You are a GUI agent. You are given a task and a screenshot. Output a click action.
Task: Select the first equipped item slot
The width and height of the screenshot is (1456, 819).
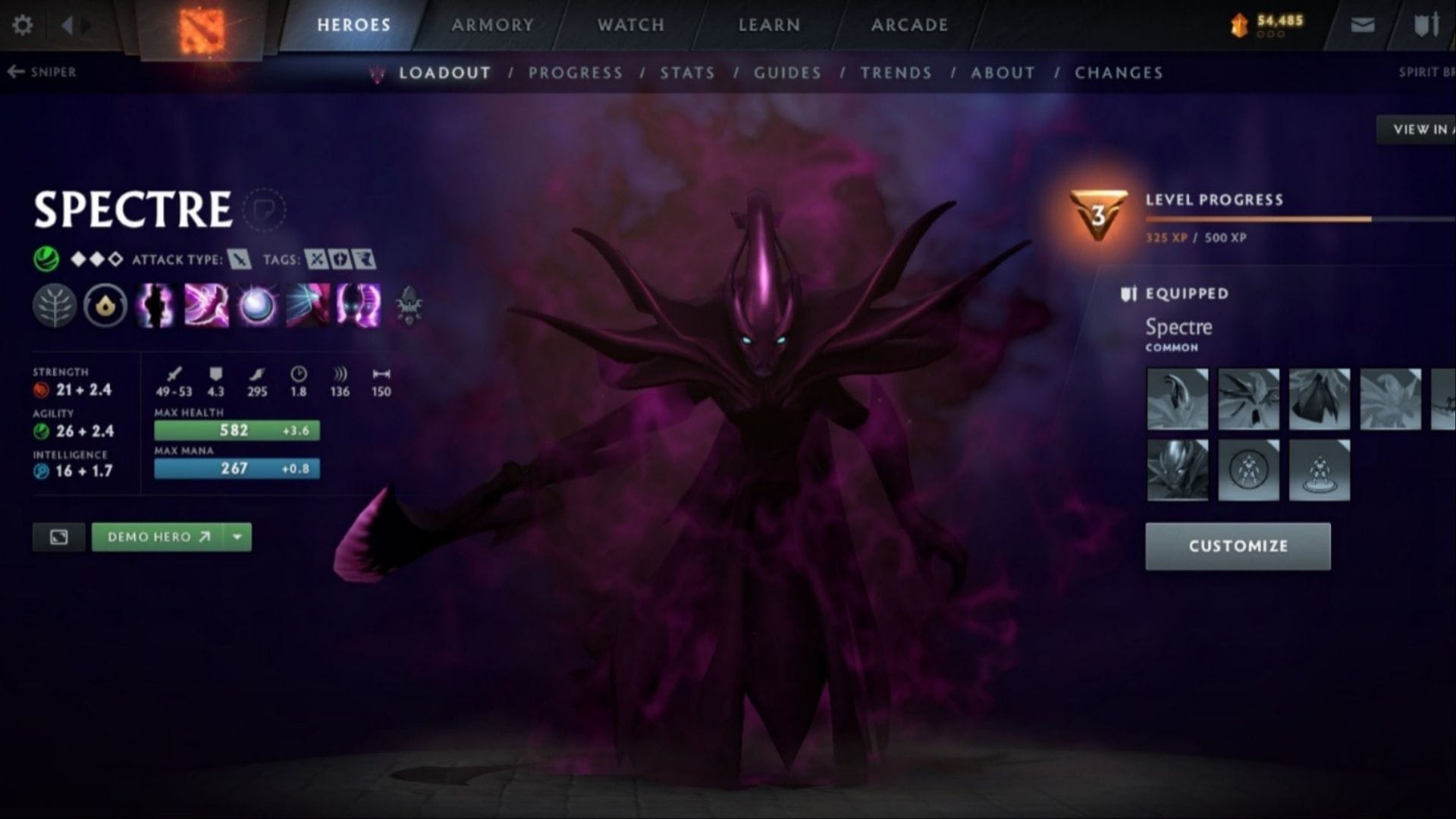pyautogui.click(x=1177, y=399)
